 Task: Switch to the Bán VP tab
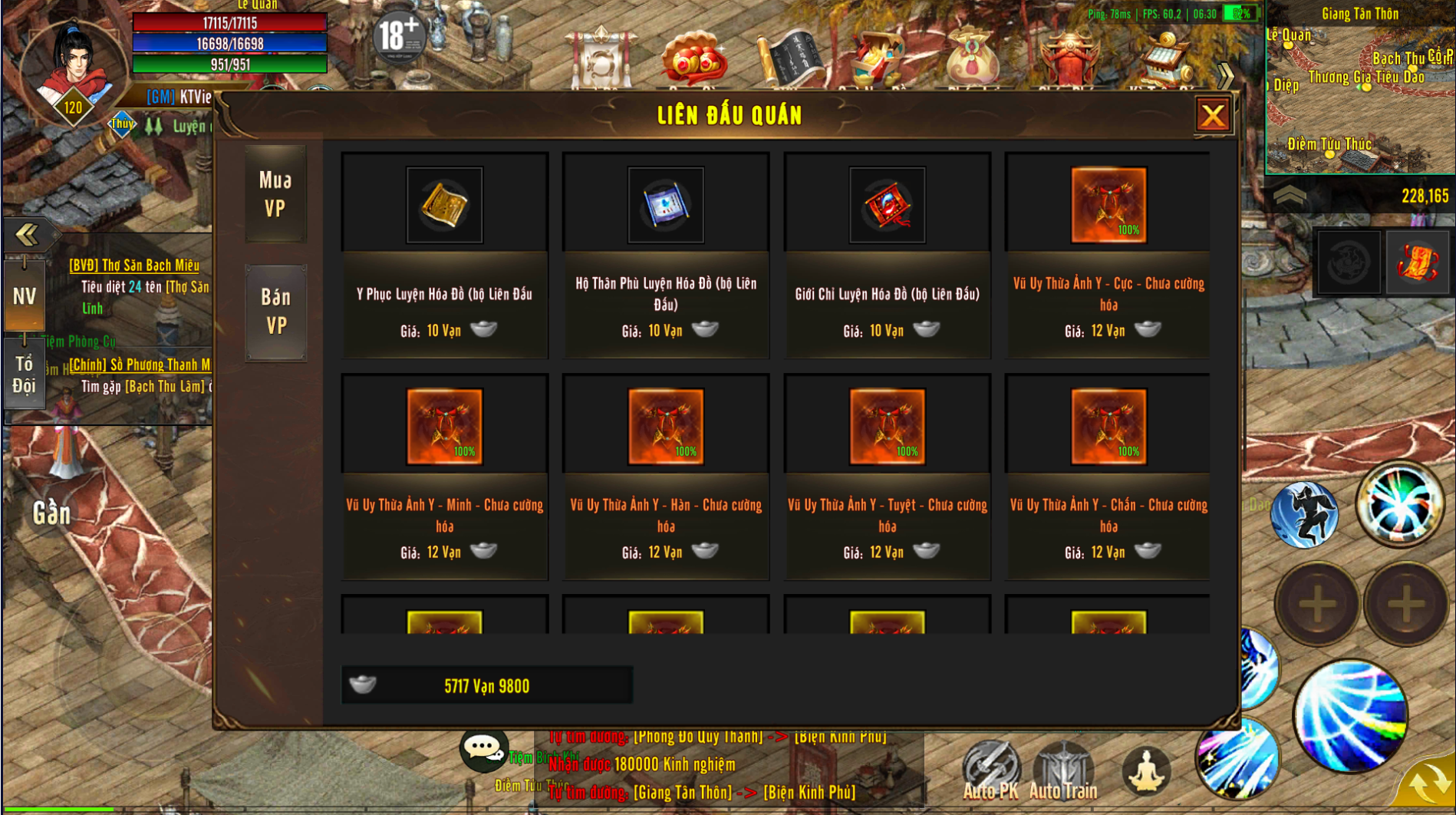(x=275, y=312)
